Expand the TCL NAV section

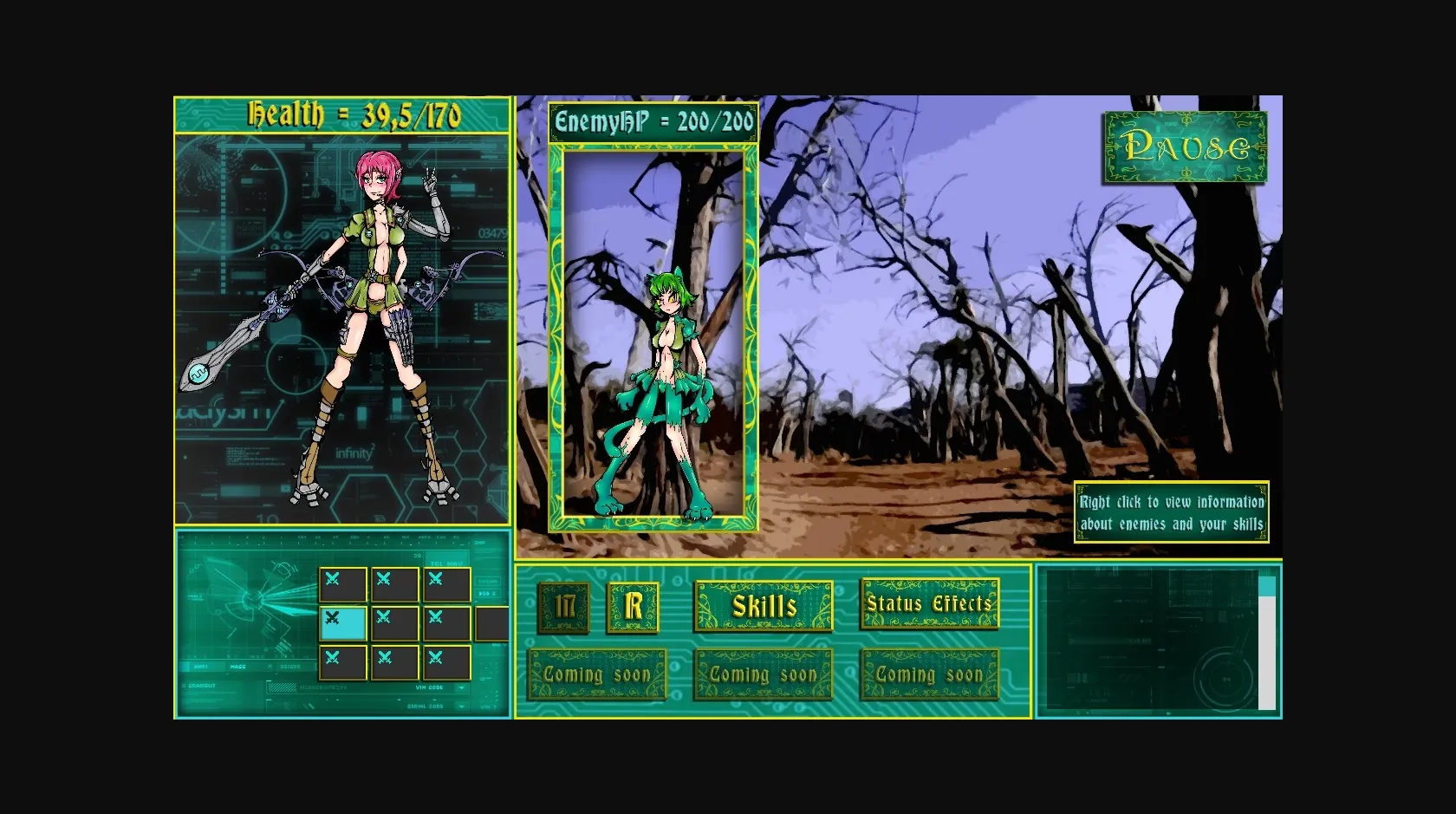[x=447, y=563]
